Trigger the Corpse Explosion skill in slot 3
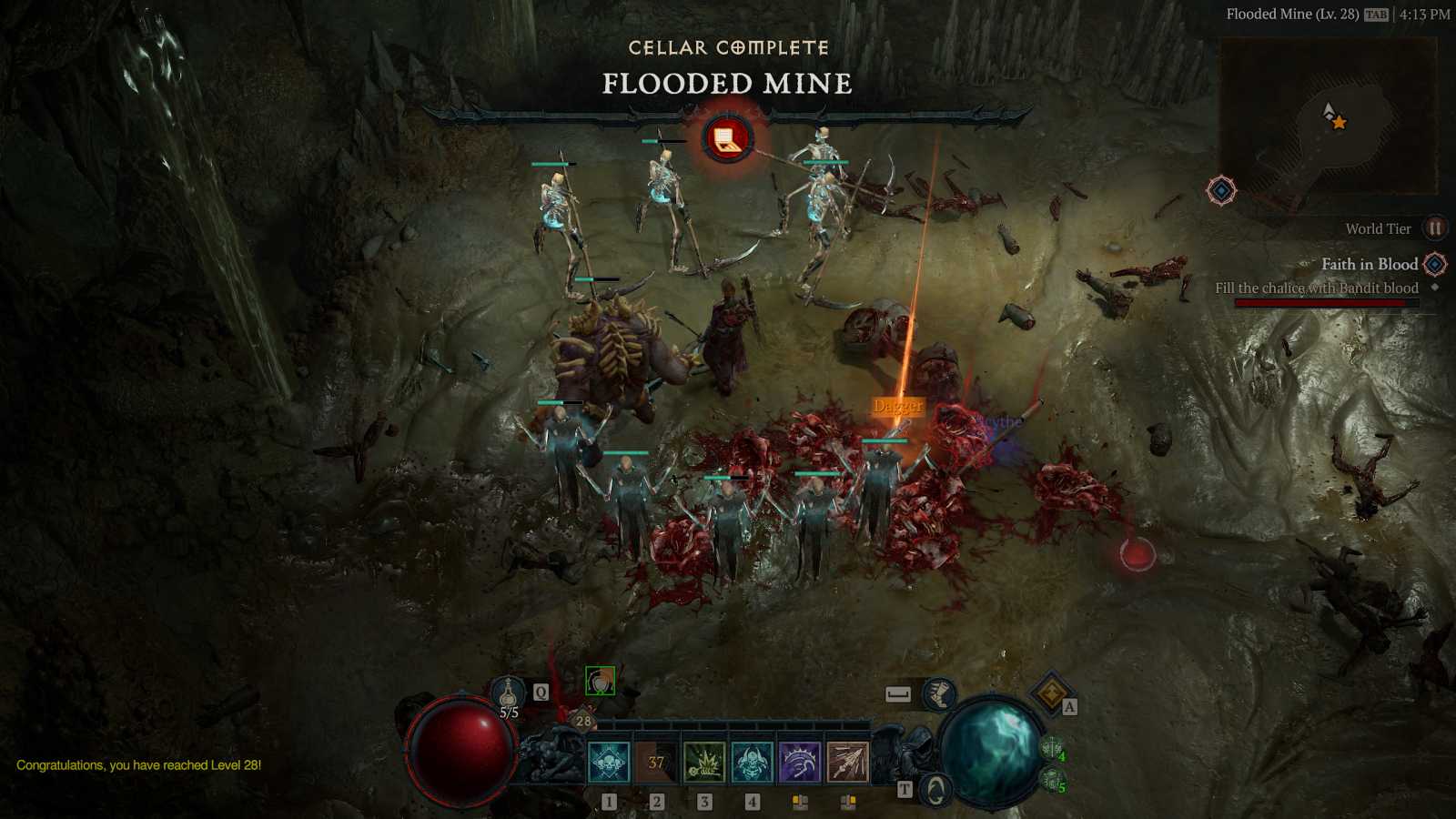The width and height of the screenshot is (1456, 819). click(x=705, y=760)
